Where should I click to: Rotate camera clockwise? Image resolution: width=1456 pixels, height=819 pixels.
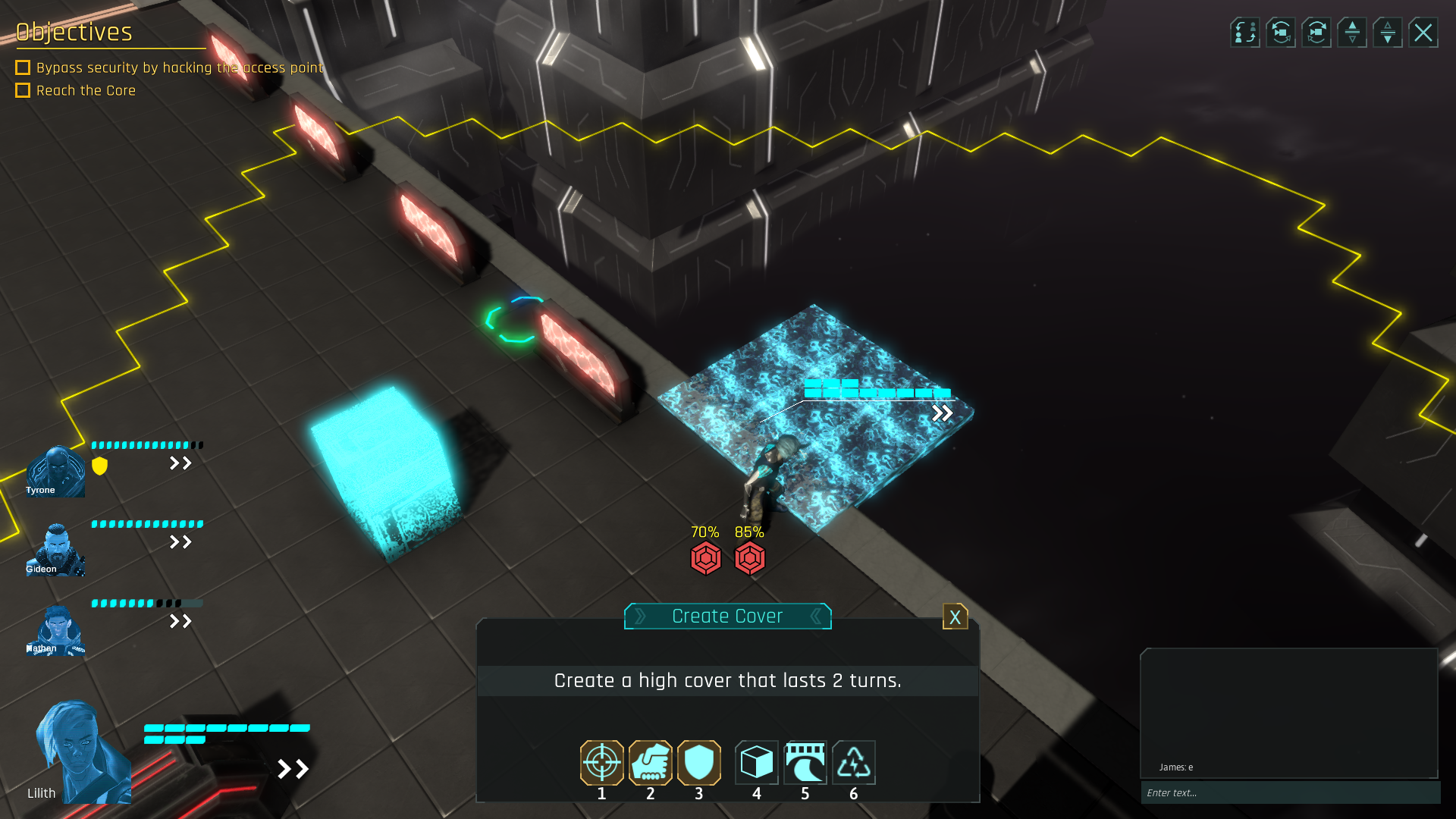click(1316, 33)
